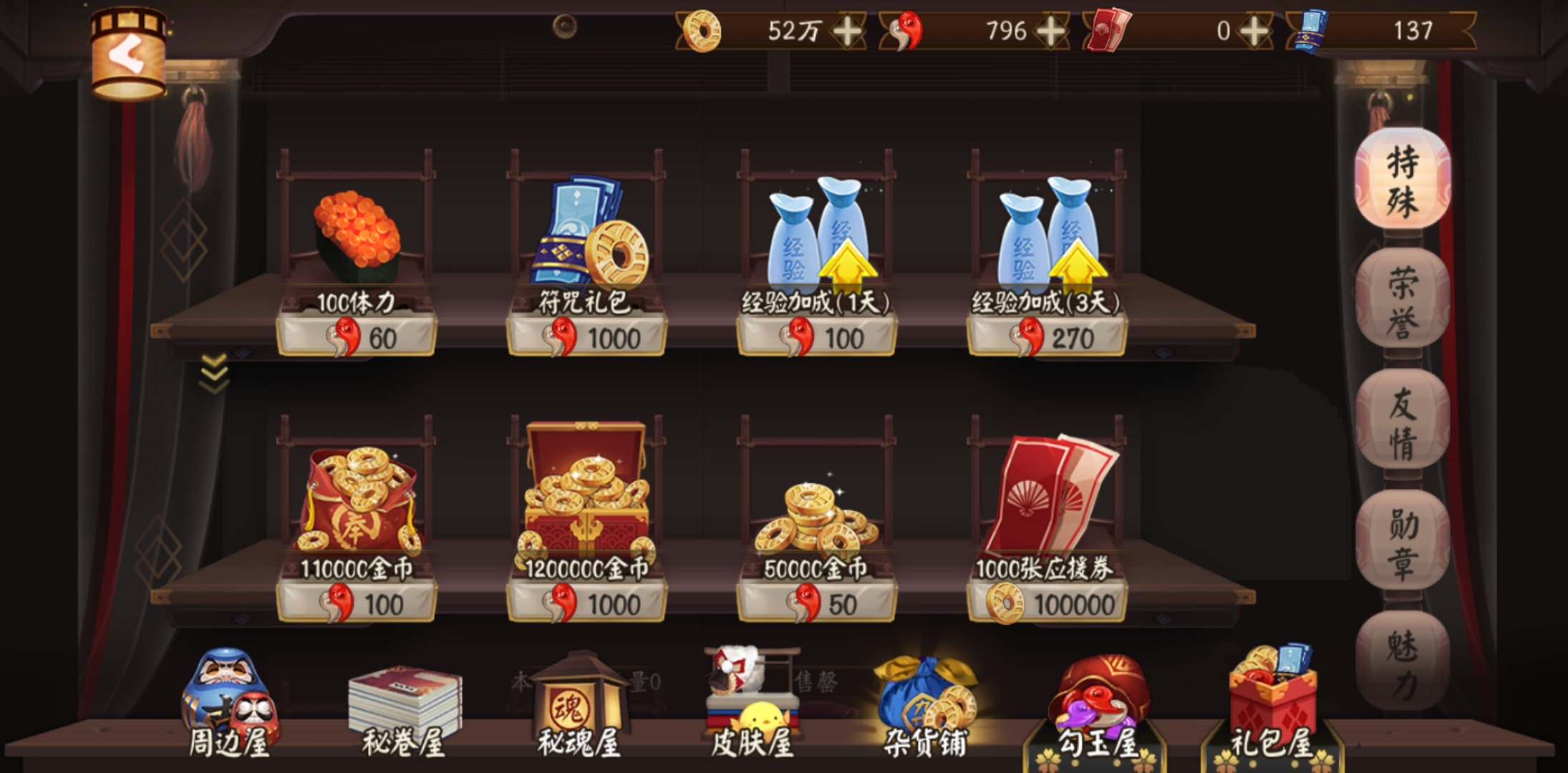
Task: Add more jade with the plus button
Action: point(1051,31)
